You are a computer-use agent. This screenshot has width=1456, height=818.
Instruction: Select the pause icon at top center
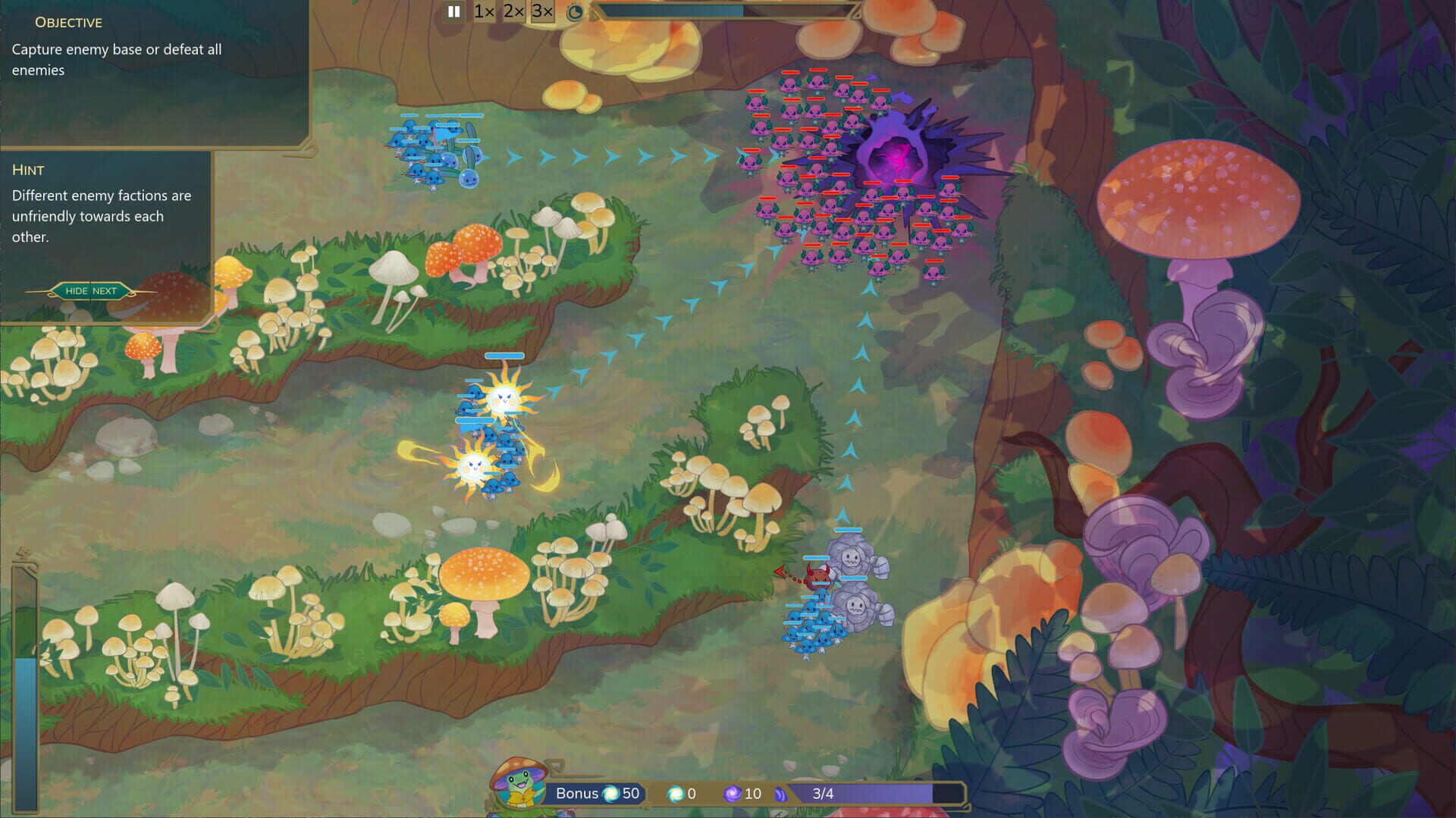click(453, 11)
